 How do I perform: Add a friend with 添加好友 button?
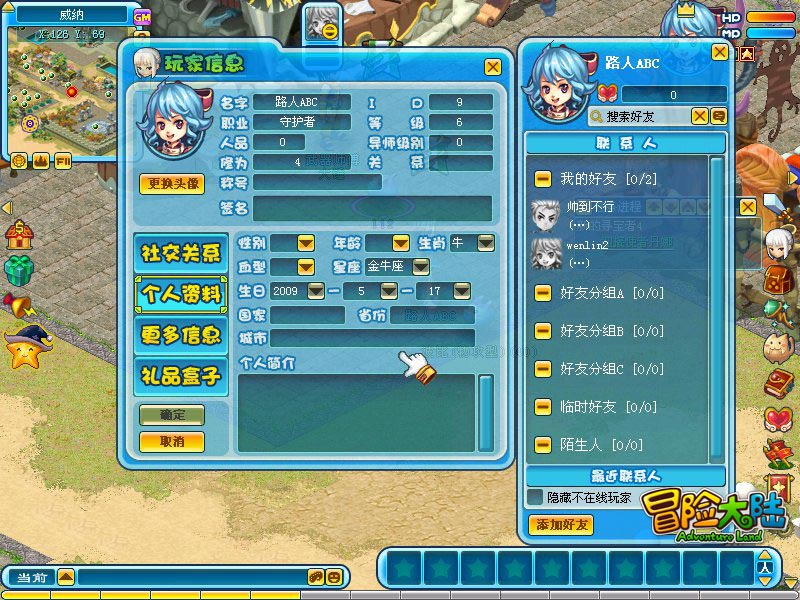[560, 525]
